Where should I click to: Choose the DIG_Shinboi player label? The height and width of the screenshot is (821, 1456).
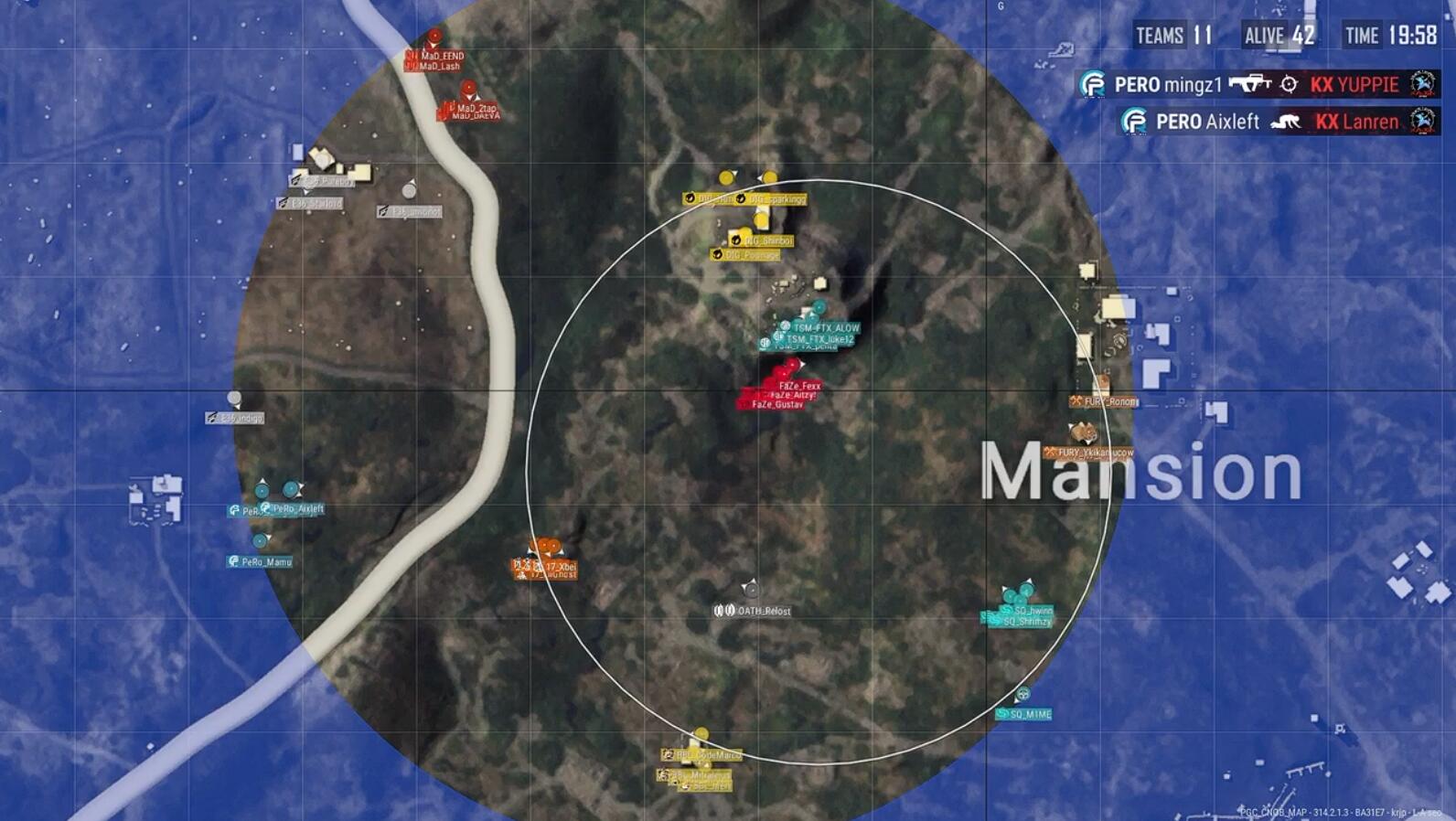pyautogui.click(x=768, y=240)
